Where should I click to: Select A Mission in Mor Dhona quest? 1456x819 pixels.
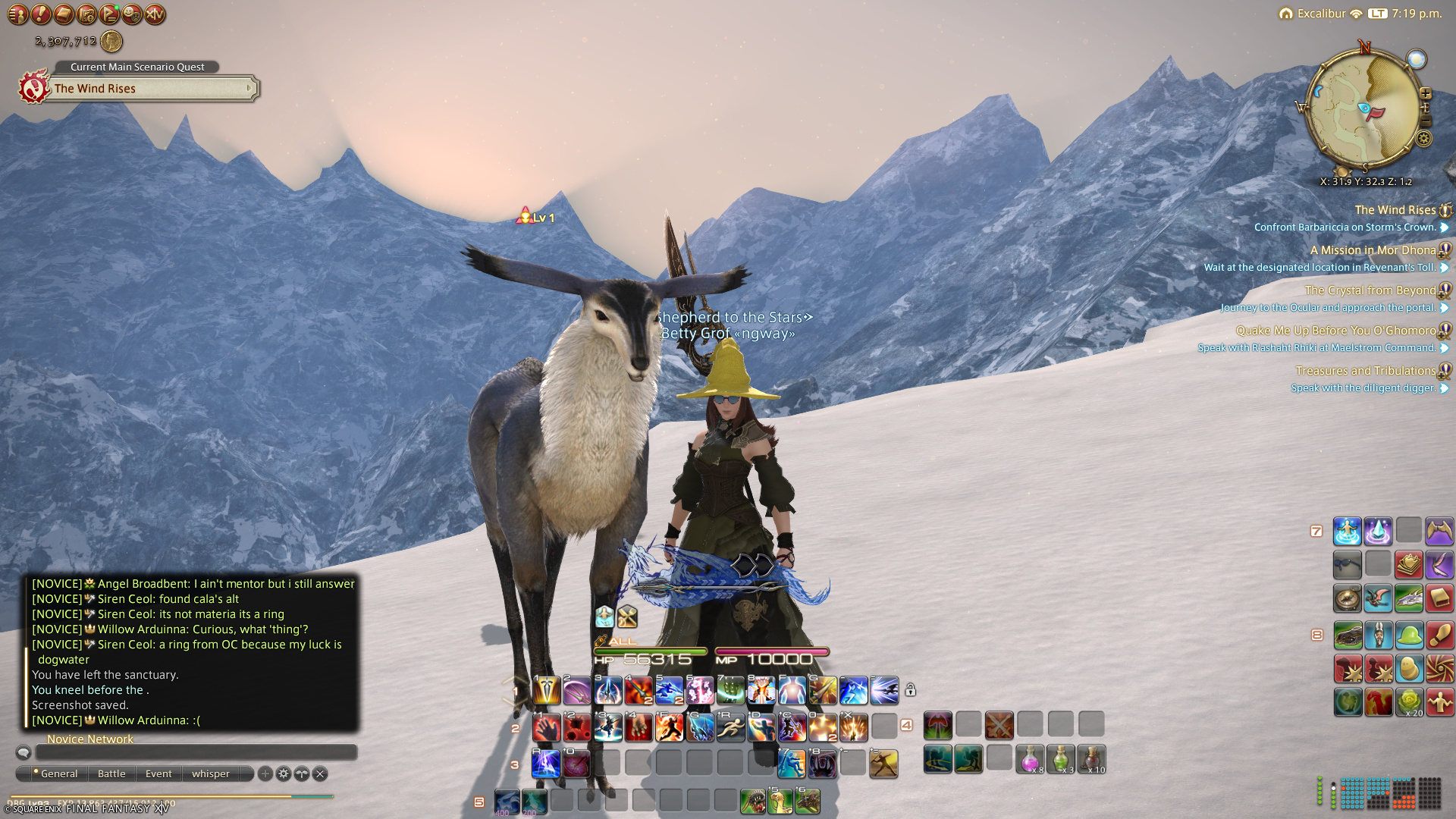[1373, 250]
